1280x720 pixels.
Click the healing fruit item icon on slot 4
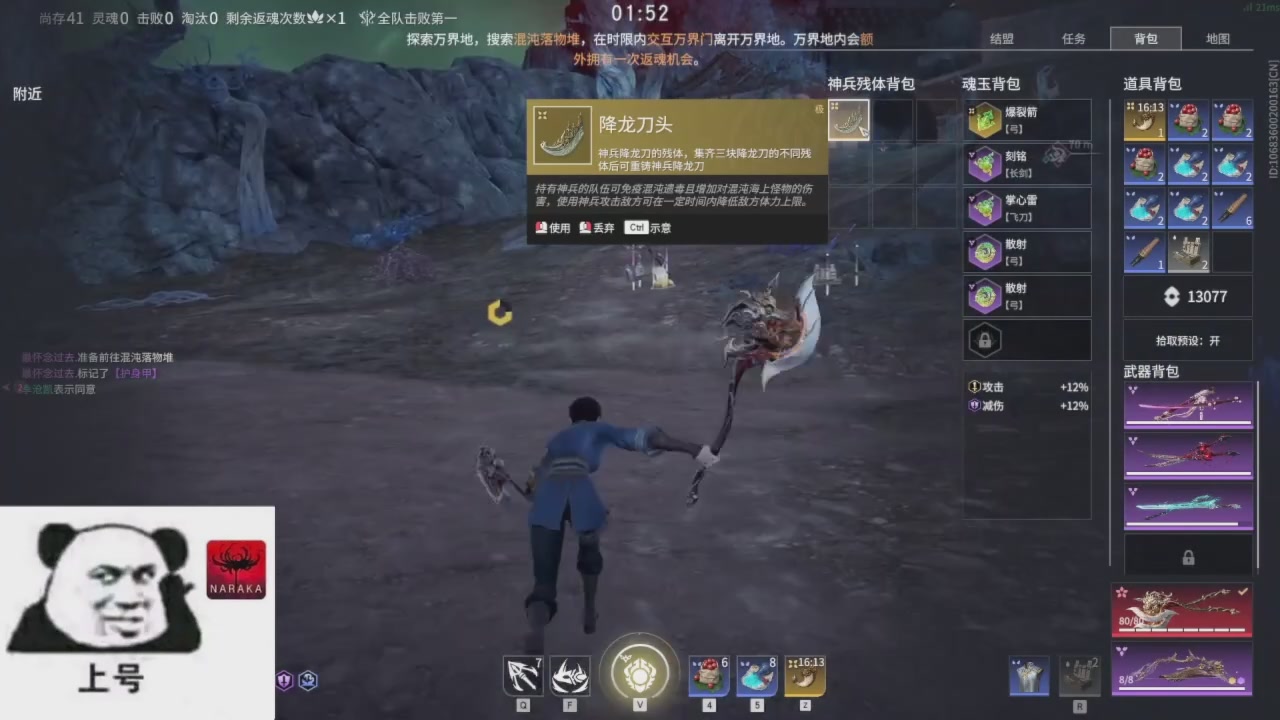point(708,676)
